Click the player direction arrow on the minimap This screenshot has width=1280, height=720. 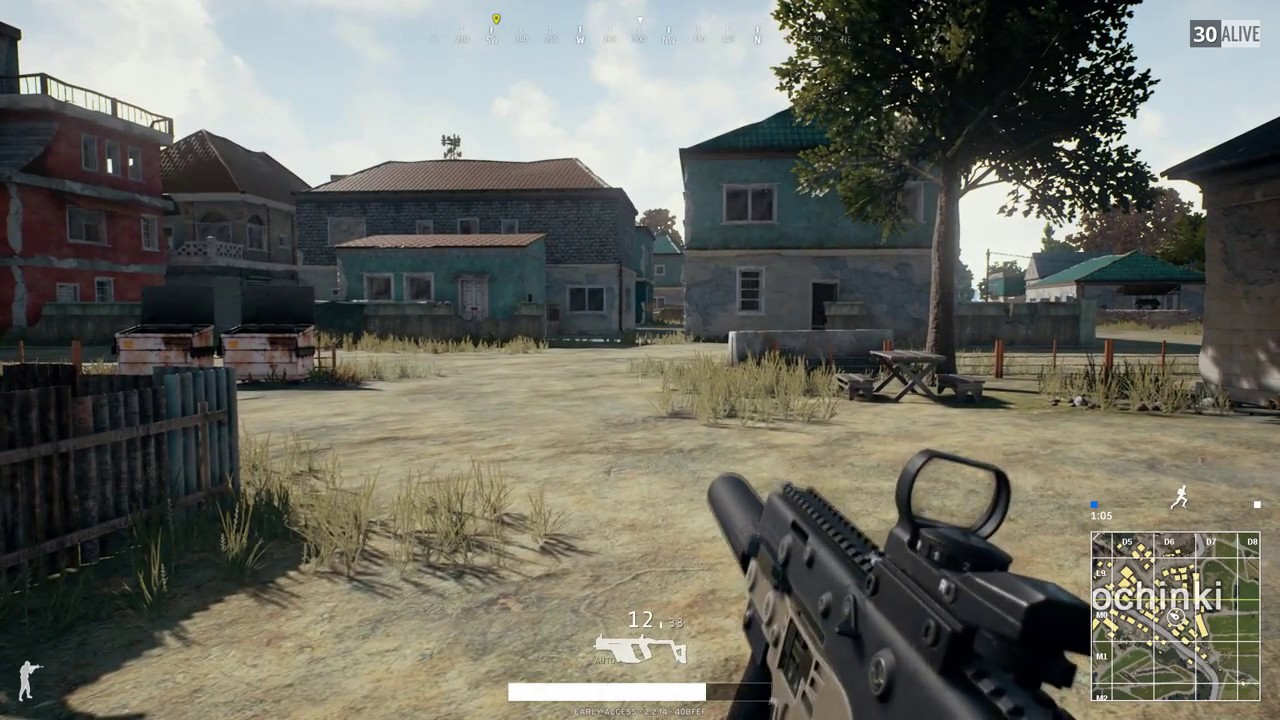click(x=1175, y=617)
